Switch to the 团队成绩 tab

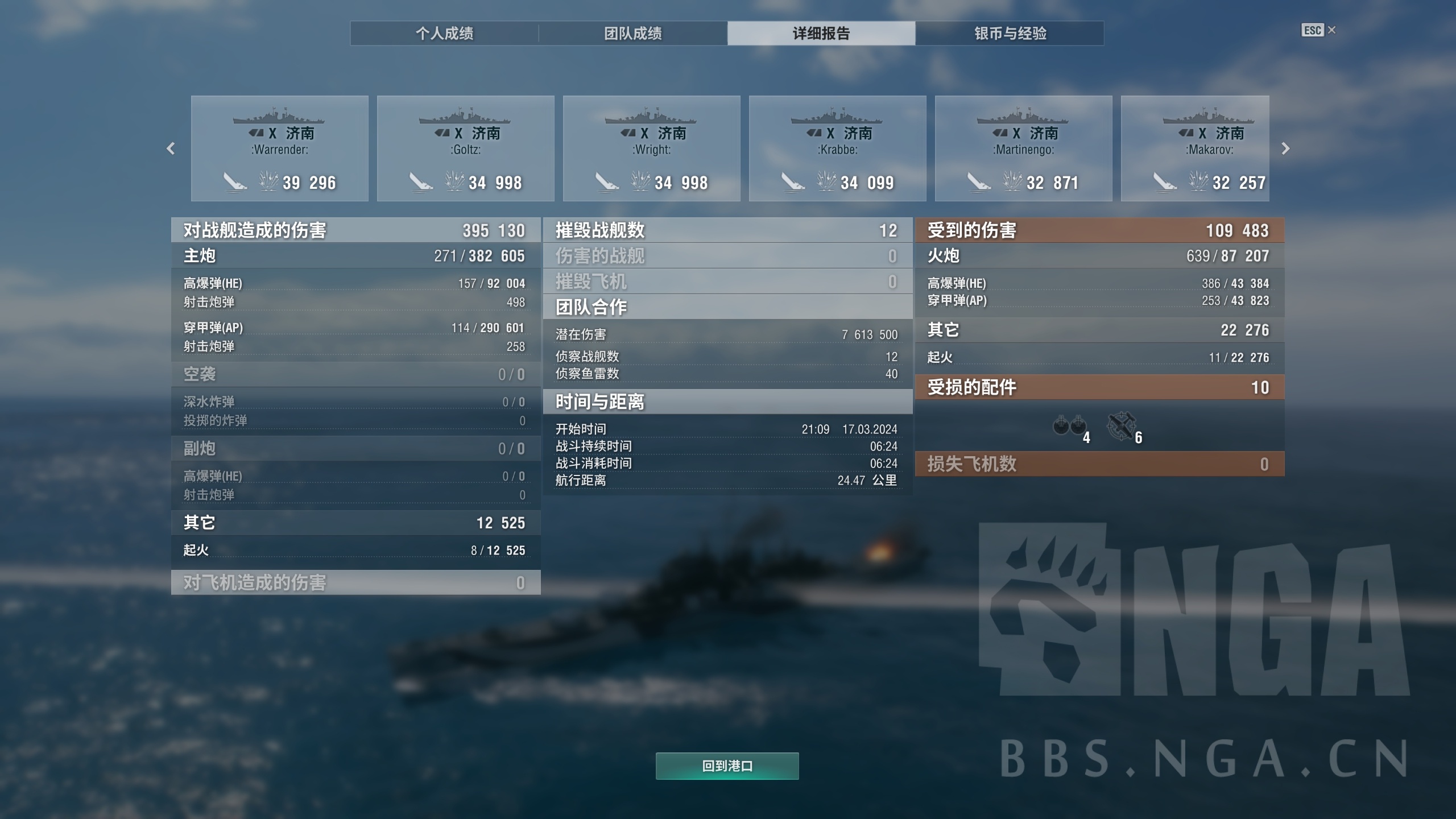point(633,34)
